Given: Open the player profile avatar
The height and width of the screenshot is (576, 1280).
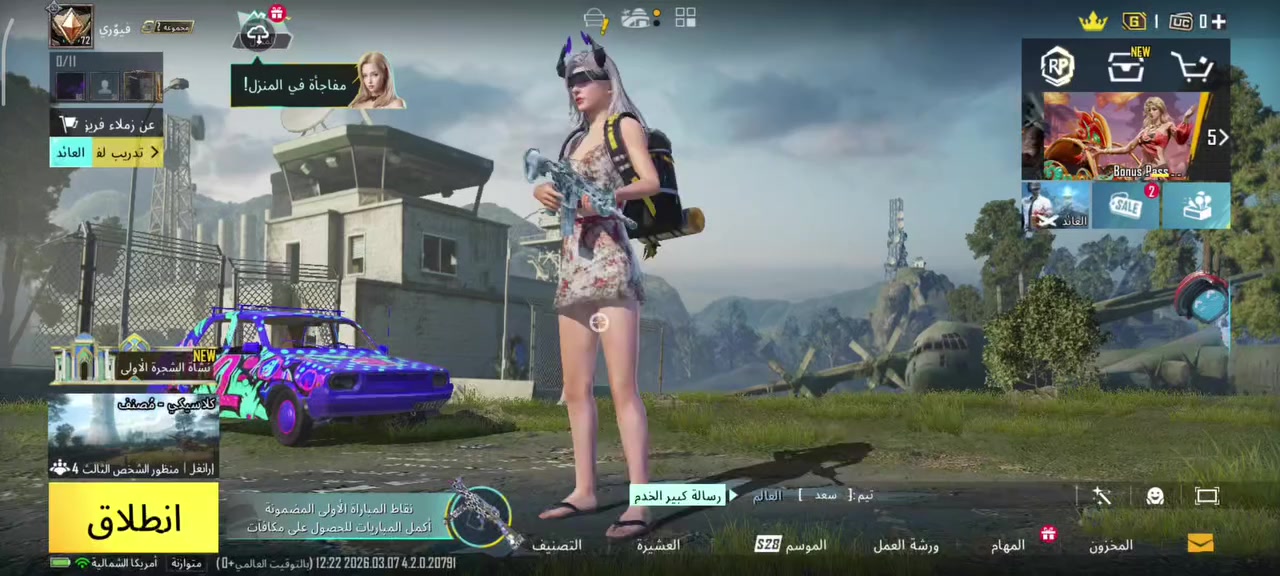Looking at the screenshot, I should click(72, 26).
